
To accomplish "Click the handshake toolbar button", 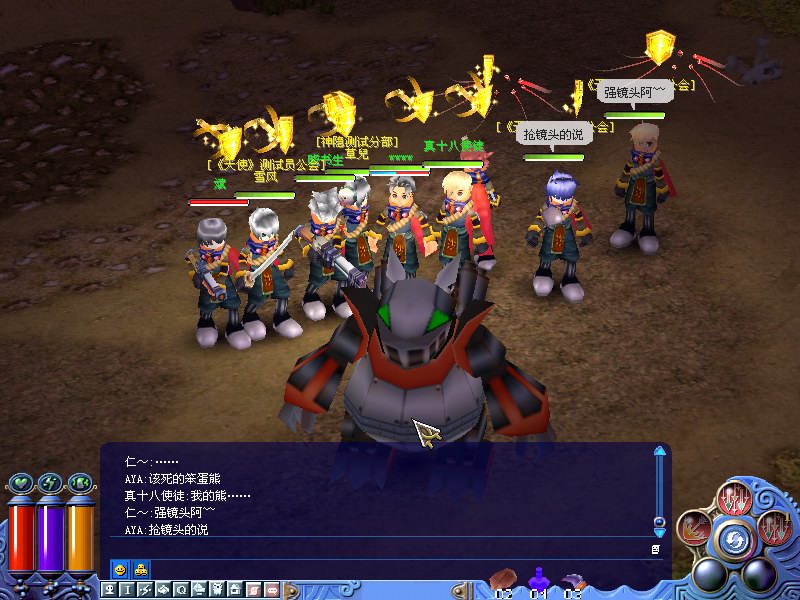I will pos(164,590).
